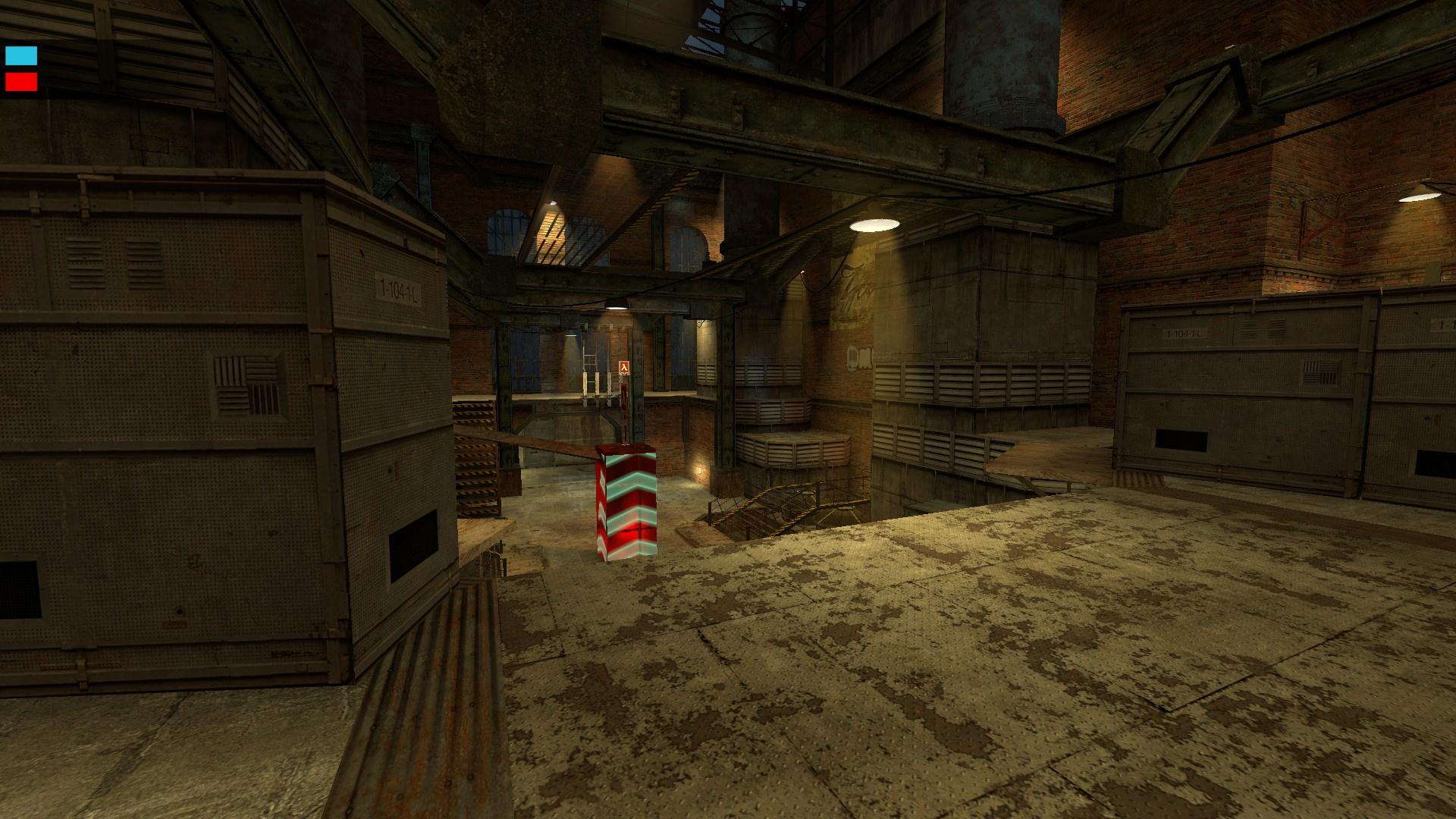Screen dimensions: 1456x819
Task: Select the red team square indicator
Action: pos(21,81)
